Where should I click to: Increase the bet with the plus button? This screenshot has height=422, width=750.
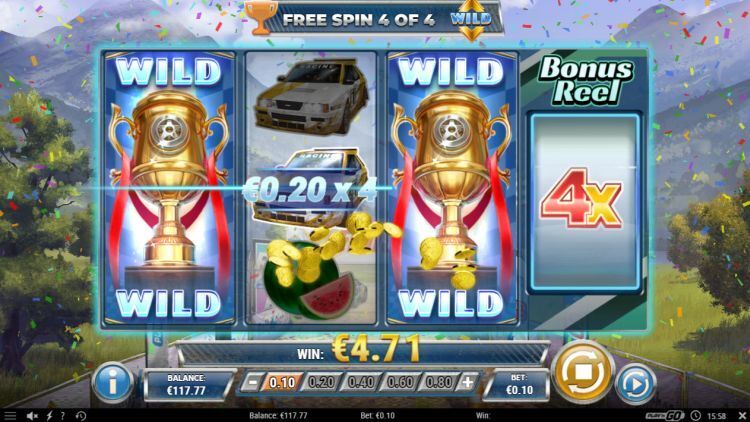click(x=467, y=382)
